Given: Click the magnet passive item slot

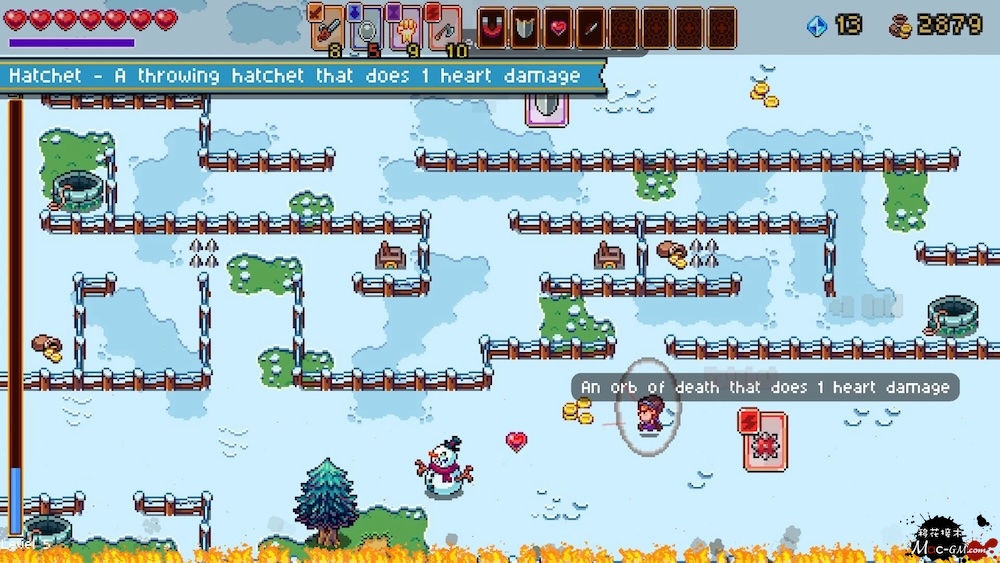Looking at the screenshot, I should pos(492,27).
